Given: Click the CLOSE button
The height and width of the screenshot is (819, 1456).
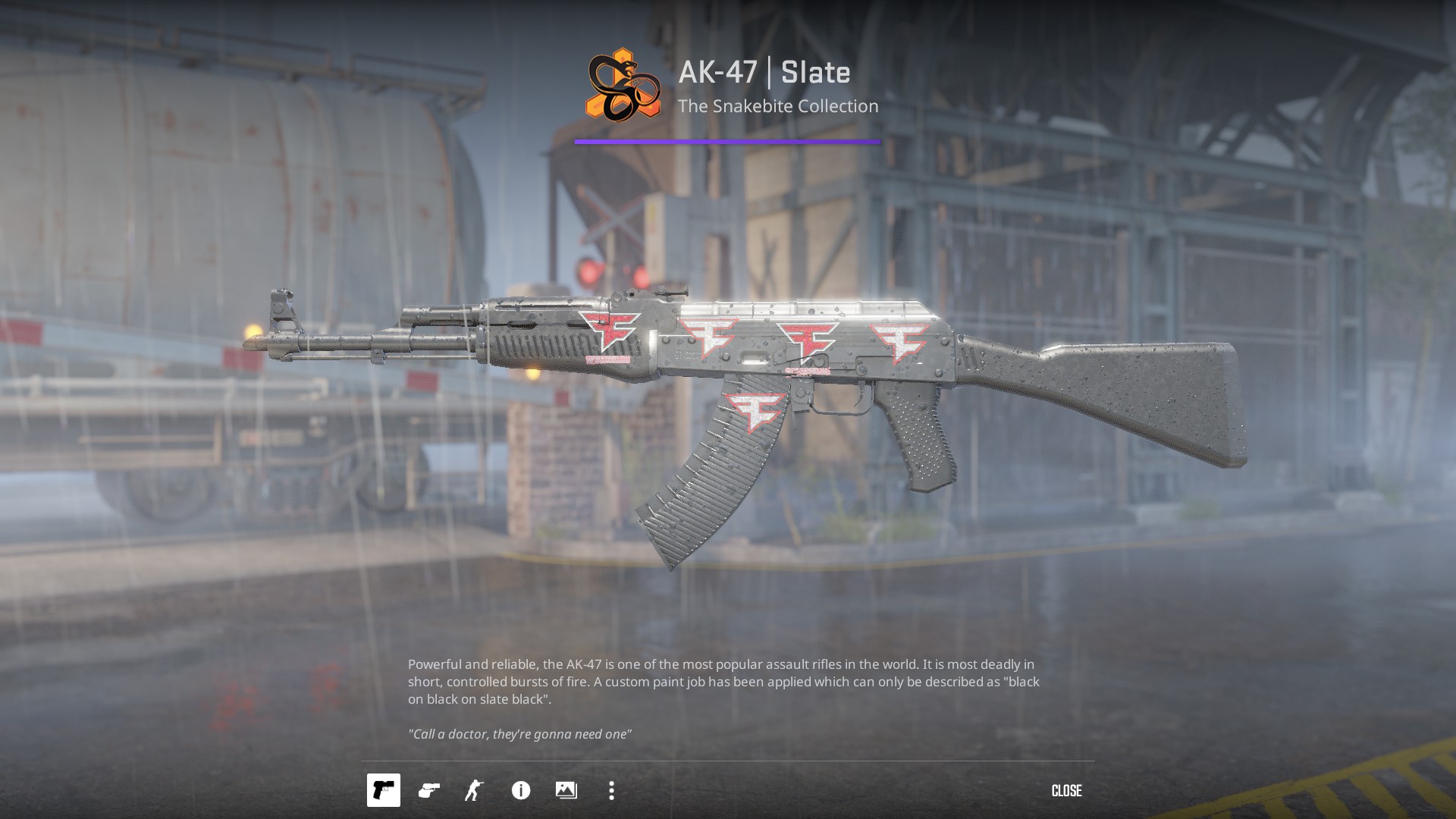Looking at the screenshot, I should tap(1067, 791).
